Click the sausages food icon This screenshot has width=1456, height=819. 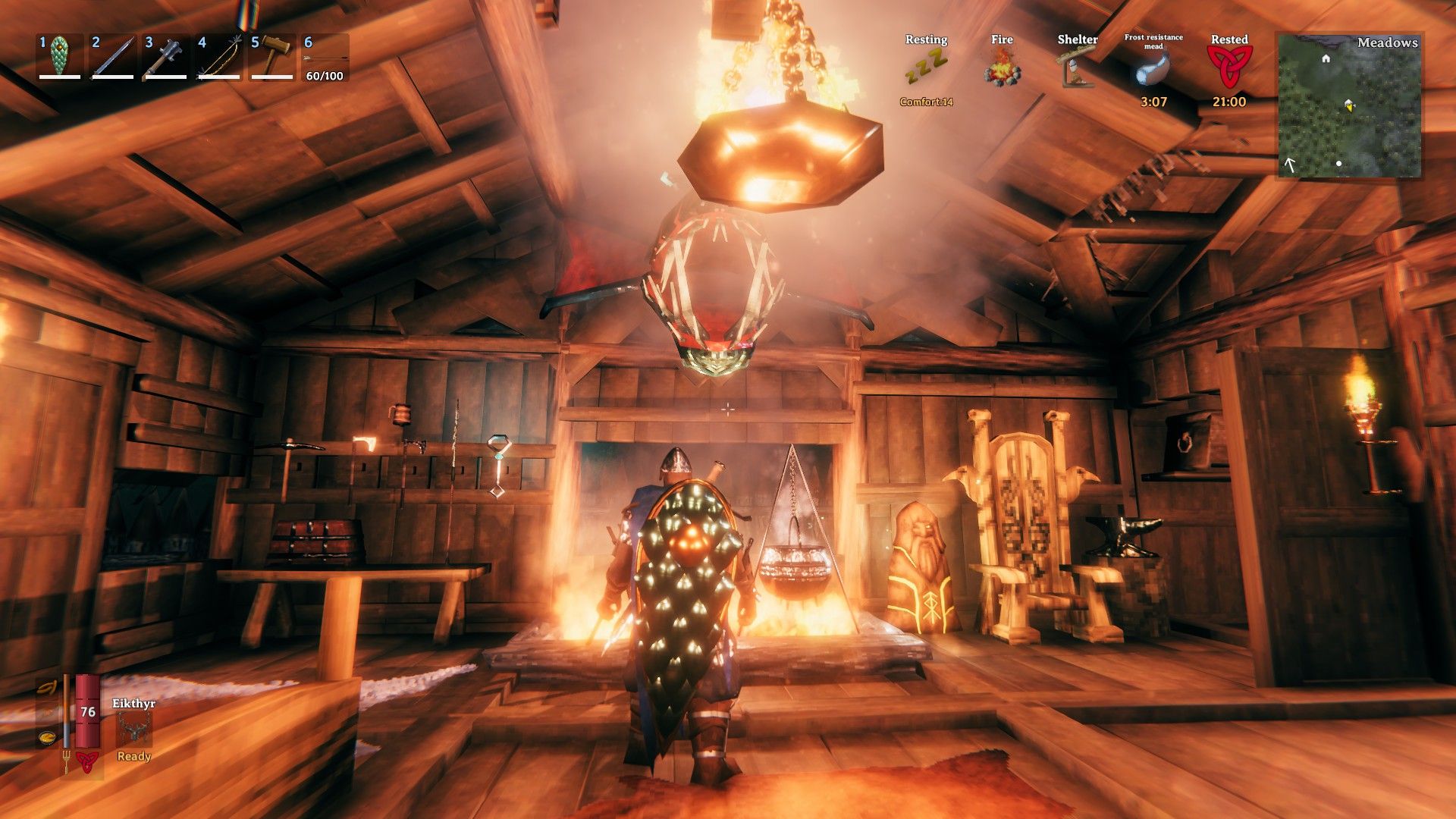(49, 687)
